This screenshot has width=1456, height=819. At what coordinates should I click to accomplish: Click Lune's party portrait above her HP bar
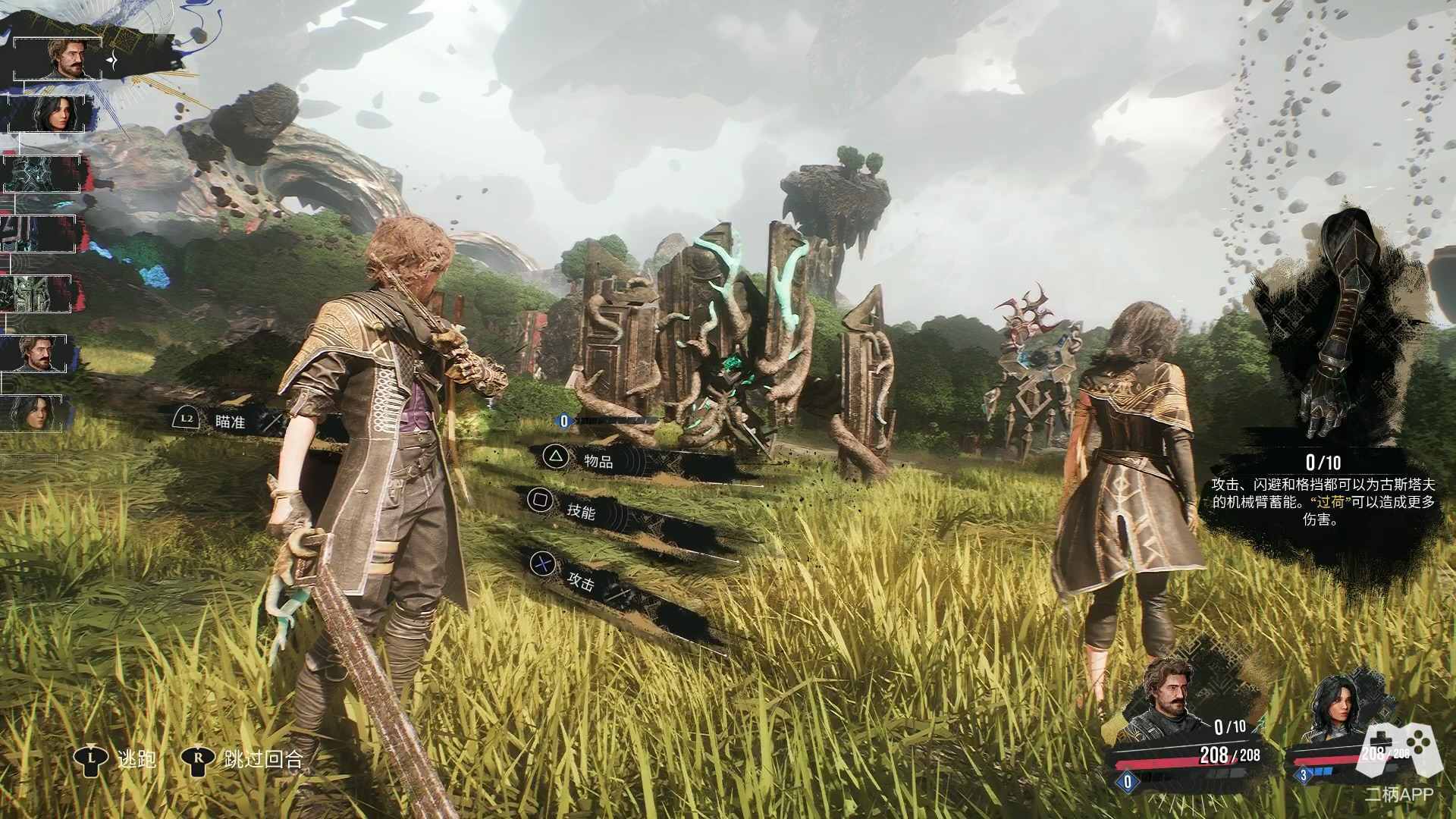tap(1337, 711)
